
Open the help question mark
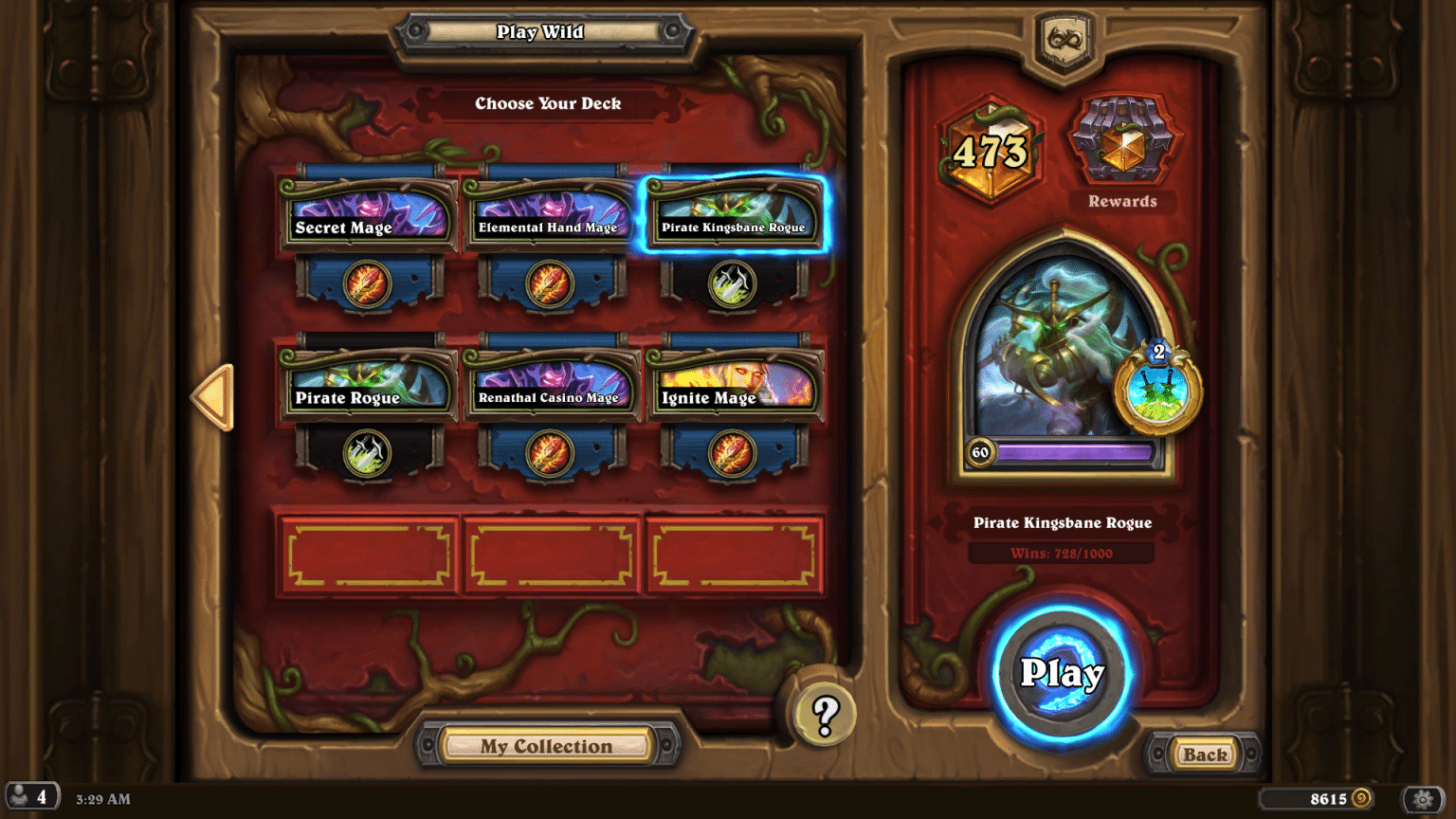[824, 717]
